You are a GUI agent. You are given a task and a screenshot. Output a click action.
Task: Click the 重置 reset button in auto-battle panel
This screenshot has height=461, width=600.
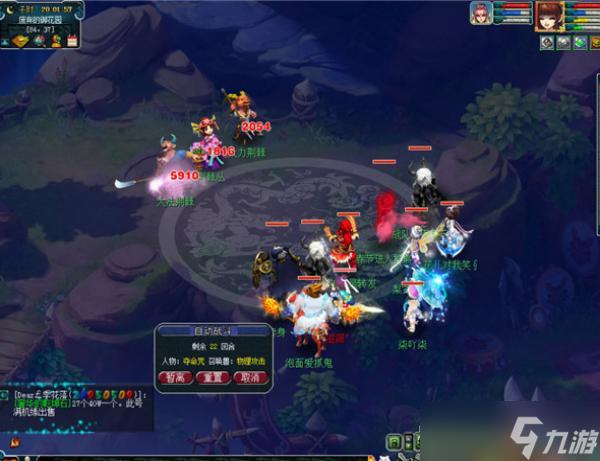point(209,378)
